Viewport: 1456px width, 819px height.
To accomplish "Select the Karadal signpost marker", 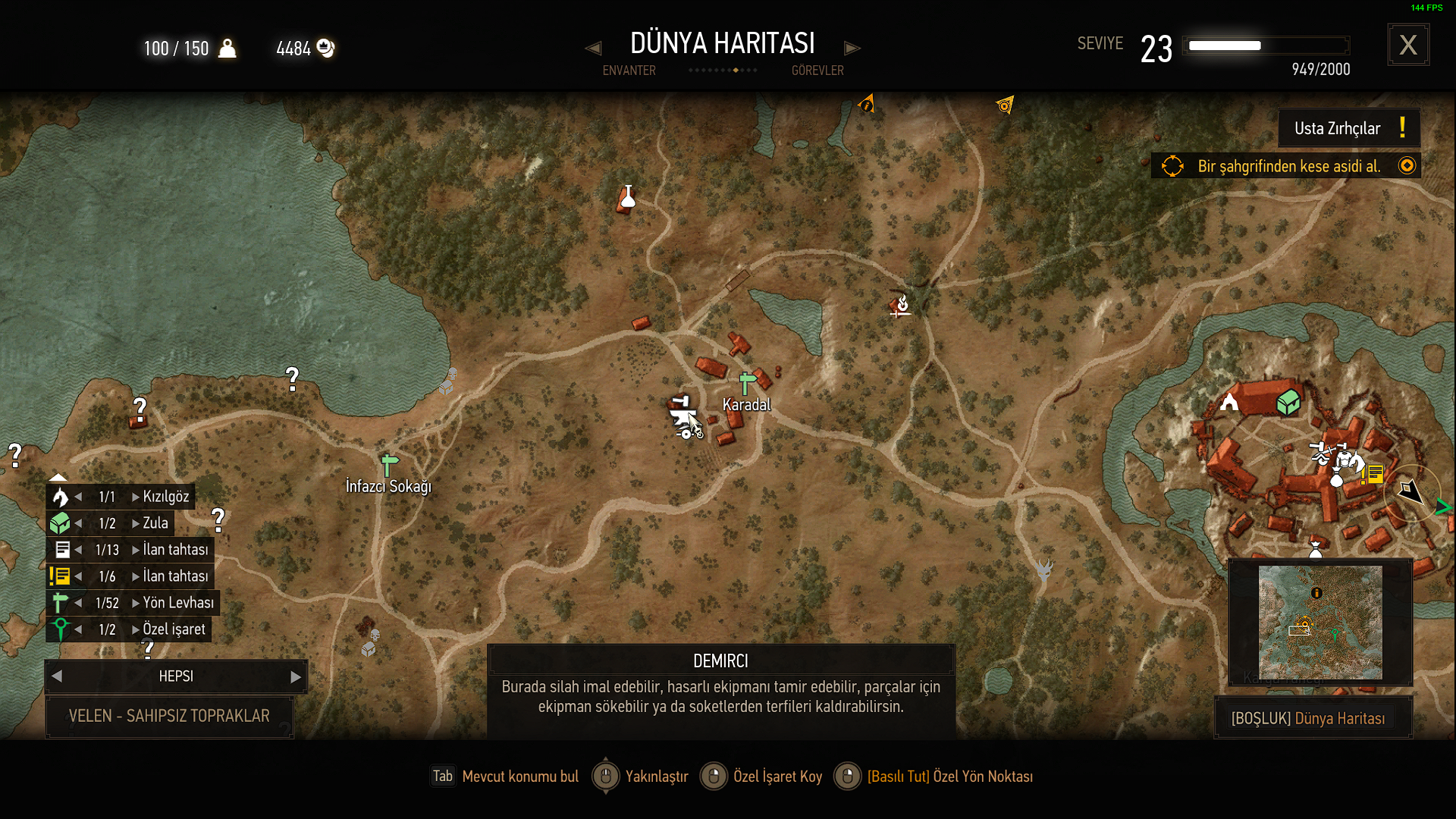I will coord(748,383).
